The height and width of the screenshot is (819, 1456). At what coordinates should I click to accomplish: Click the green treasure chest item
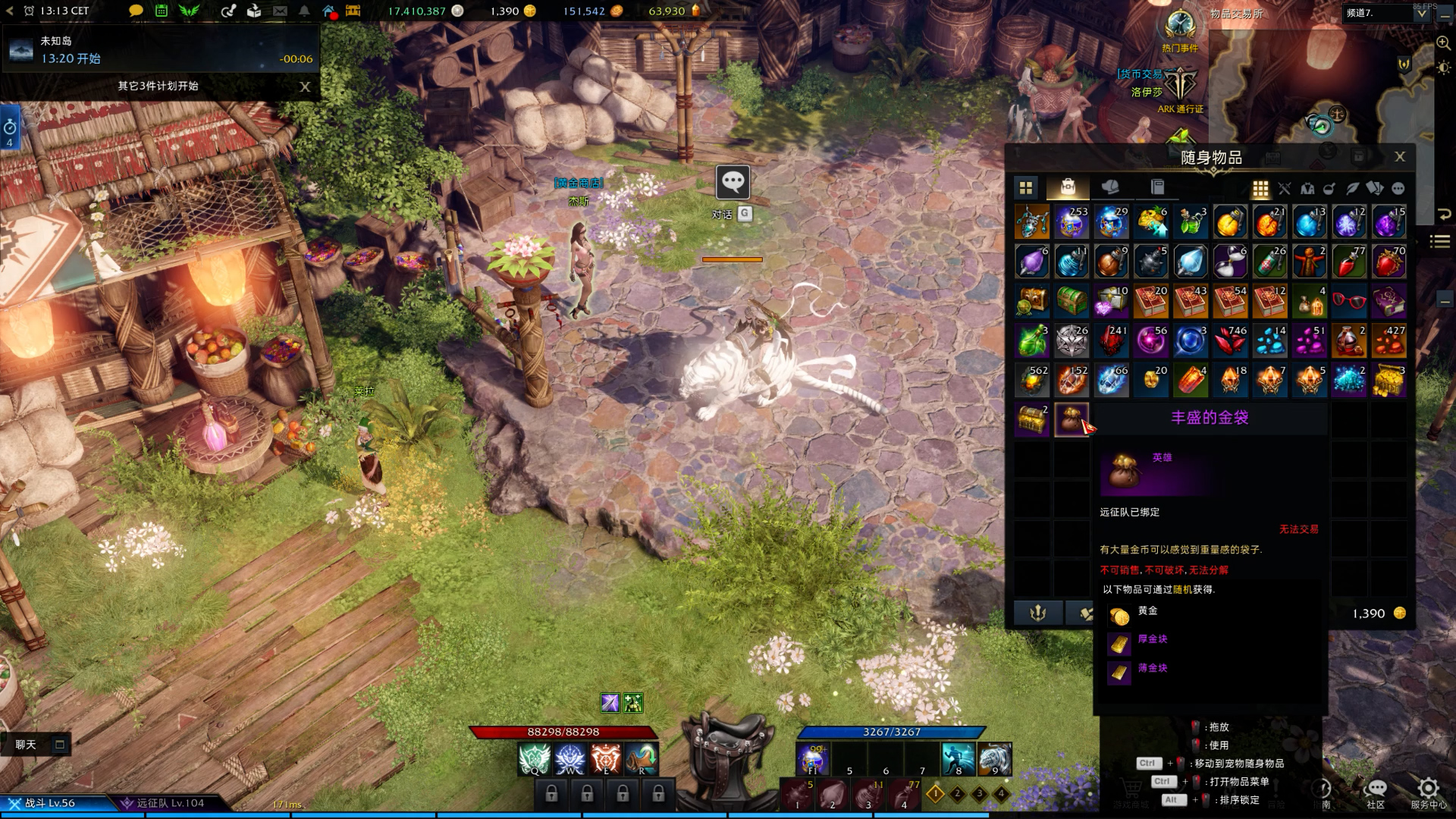1072,301
